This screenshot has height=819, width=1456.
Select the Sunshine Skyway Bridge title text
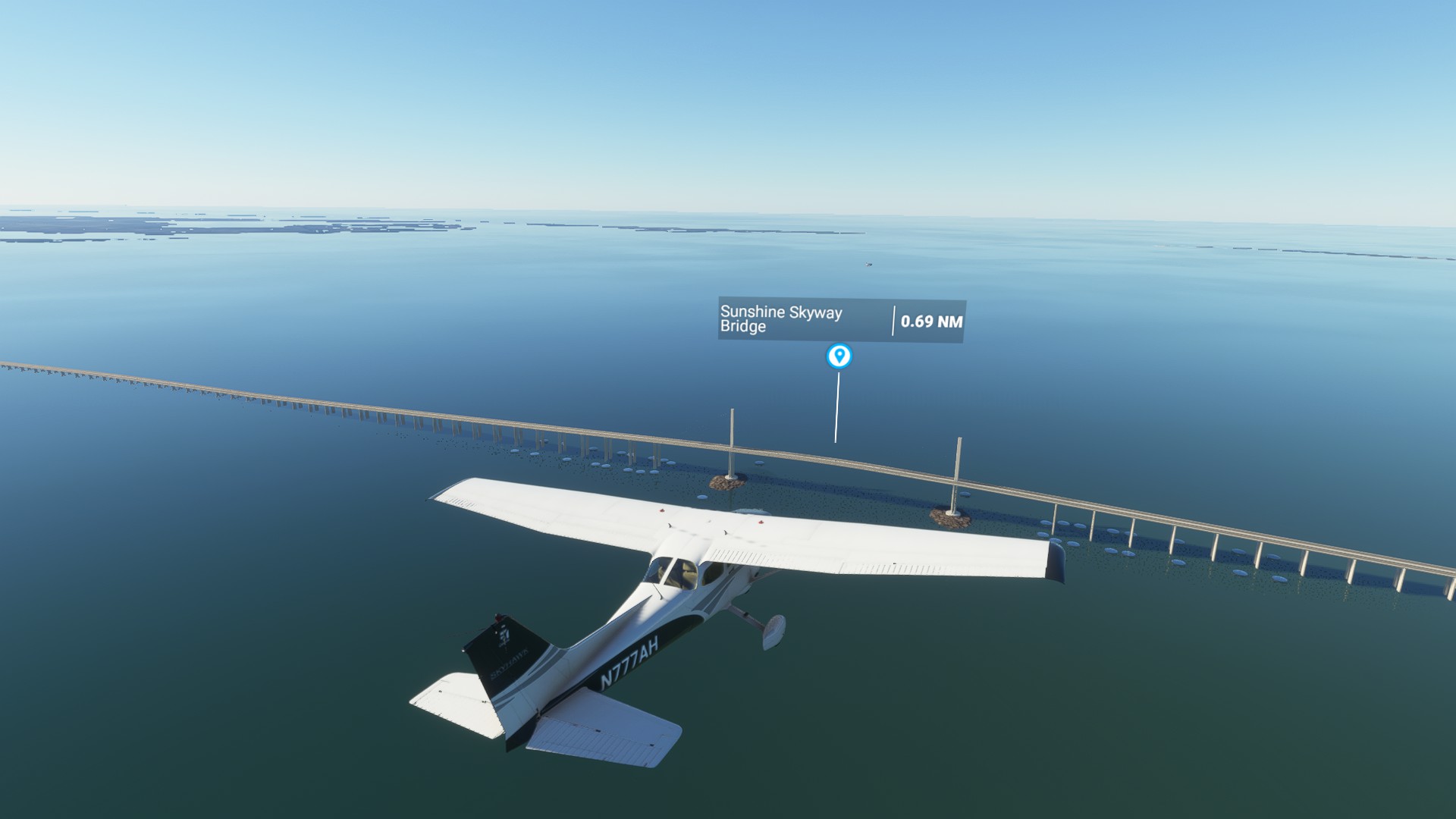coord(781,320)
